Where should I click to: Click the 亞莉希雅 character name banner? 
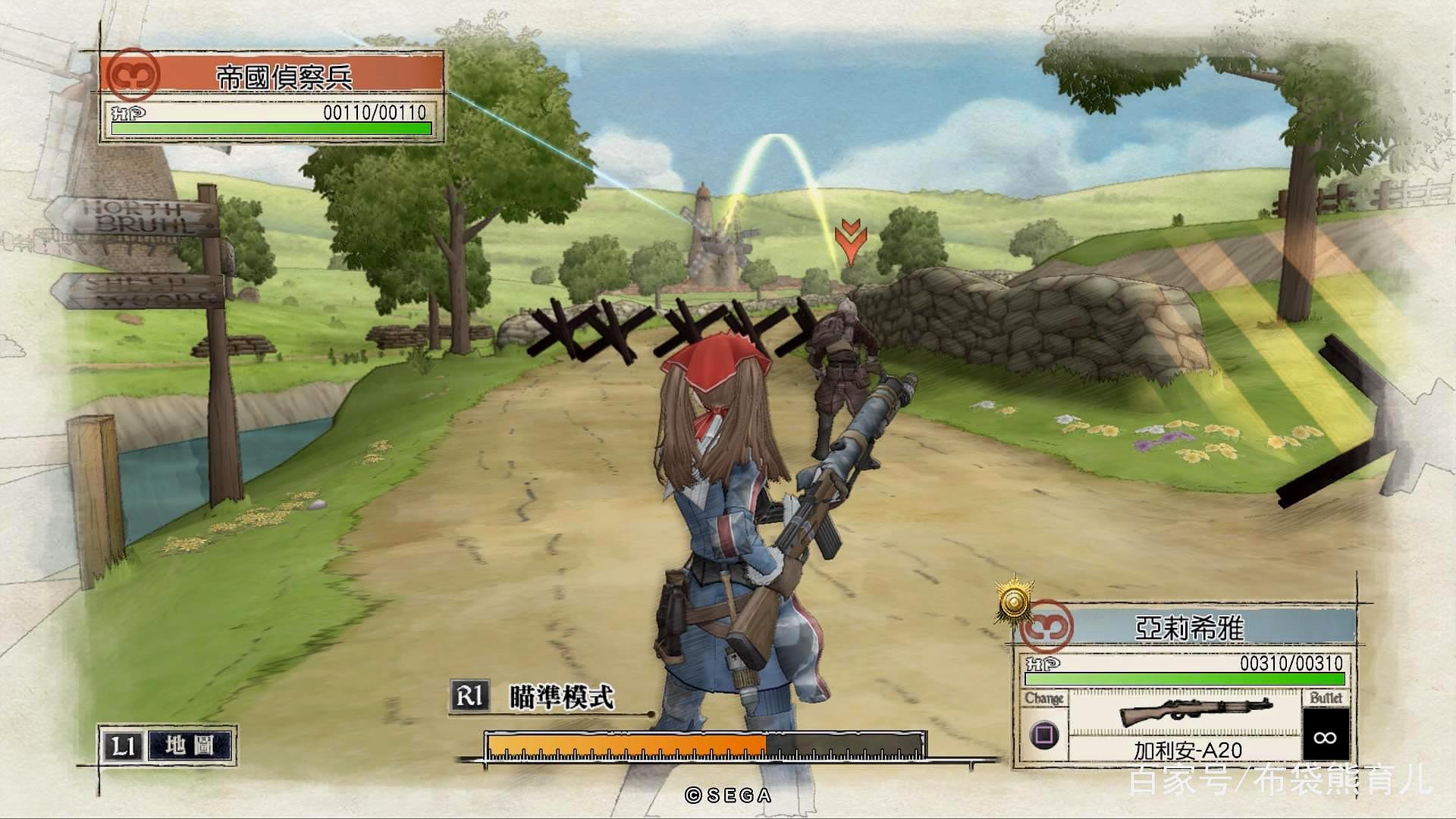(x=1189, y=628)
